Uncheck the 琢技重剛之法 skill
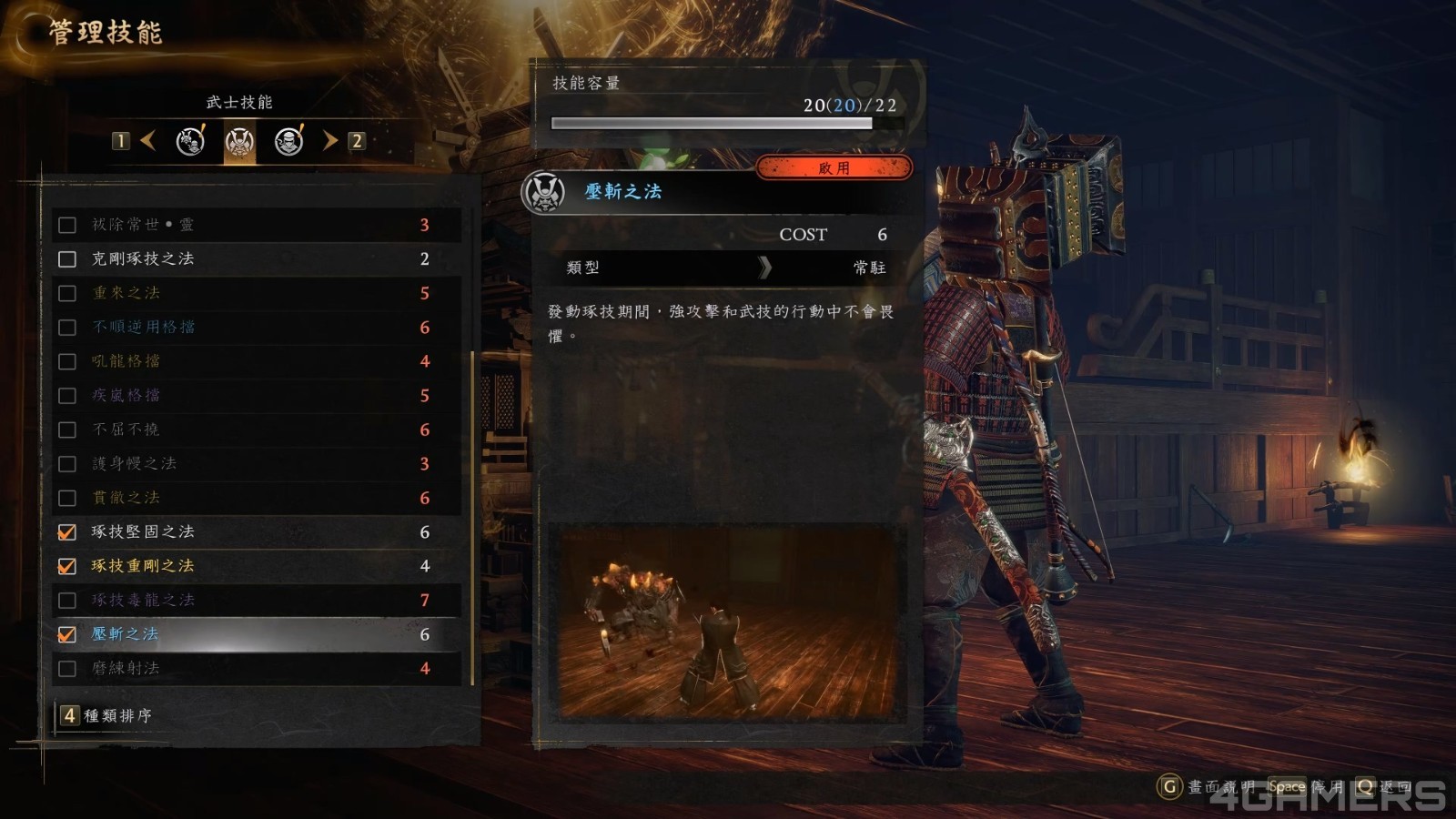1456x819 pixels. 67,566
